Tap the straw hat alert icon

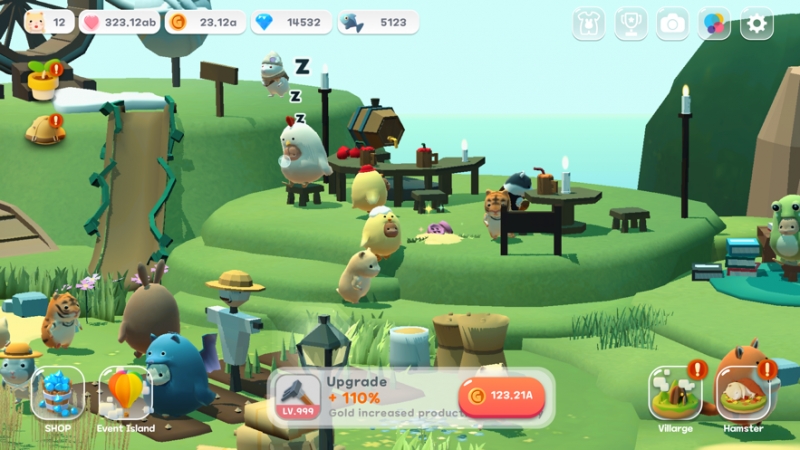pos(45,129)
